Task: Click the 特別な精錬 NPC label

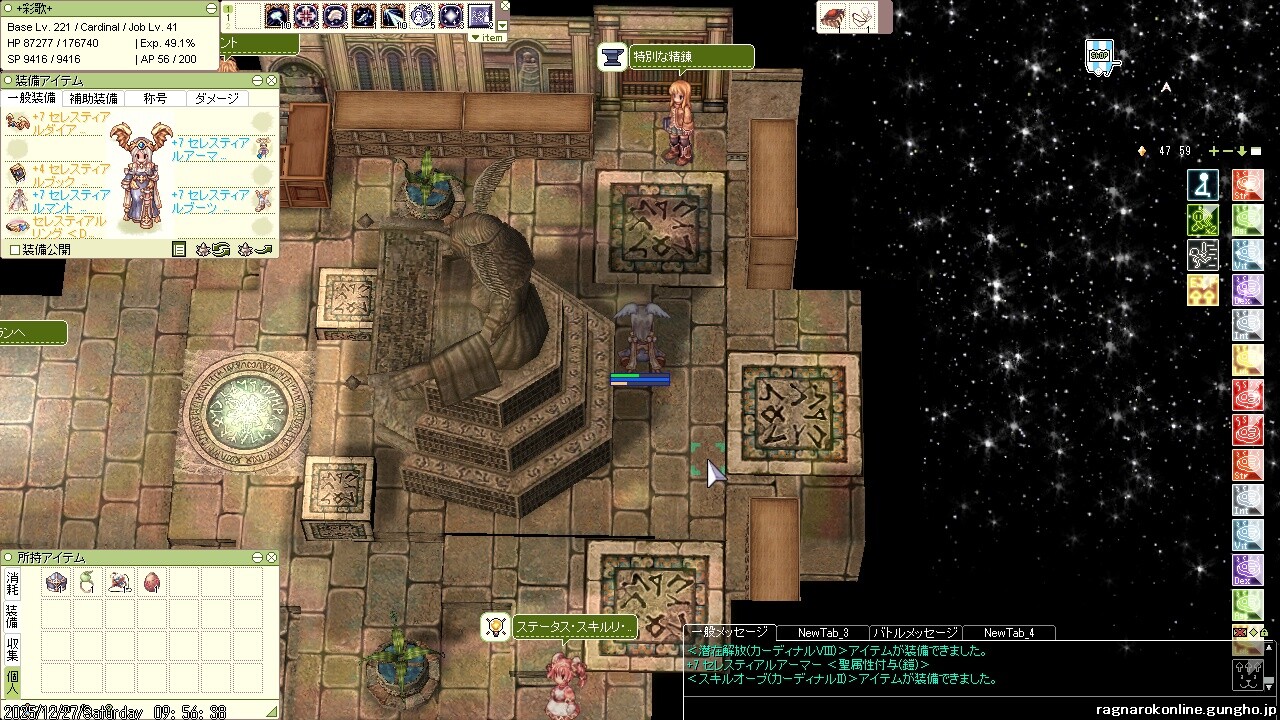Action: (690, 57)
